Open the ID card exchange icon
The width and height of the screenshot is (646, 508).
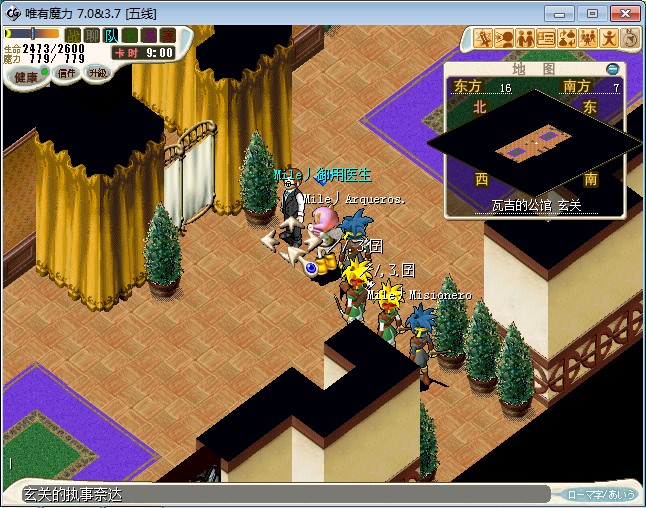pos(546,39)
